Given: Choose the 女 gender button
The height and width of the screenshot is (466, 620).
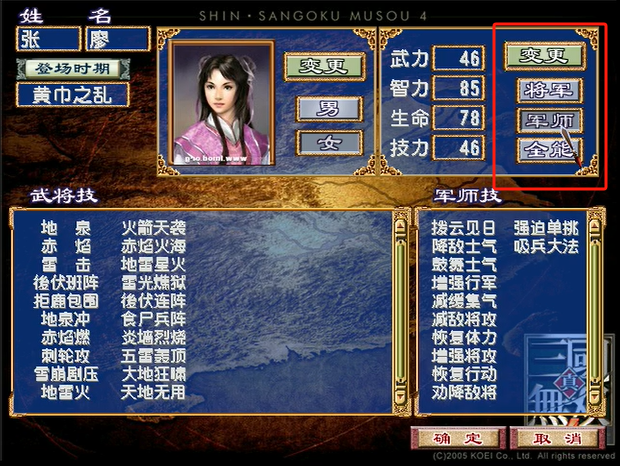Looking at the screenshot, I should click(329, 142).
